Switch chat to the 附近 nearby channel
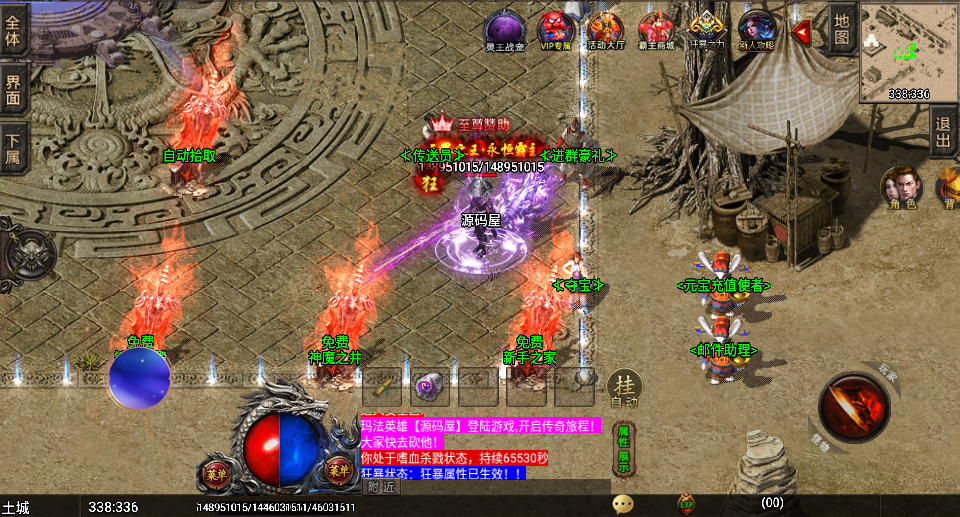The image size is (960, 517). tap(381, 487)
